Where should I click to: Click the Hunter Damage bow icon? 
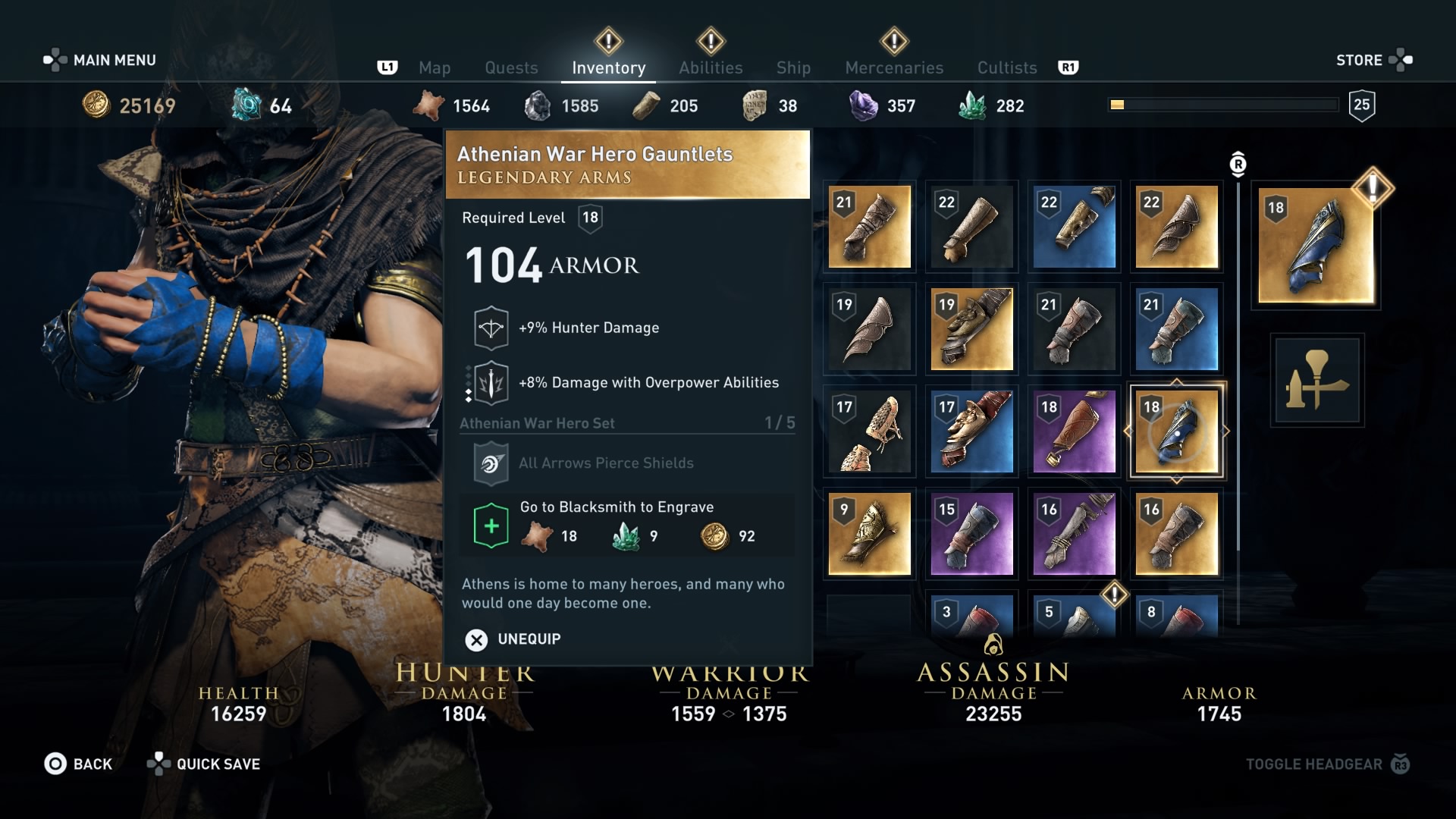click(491, 327)
